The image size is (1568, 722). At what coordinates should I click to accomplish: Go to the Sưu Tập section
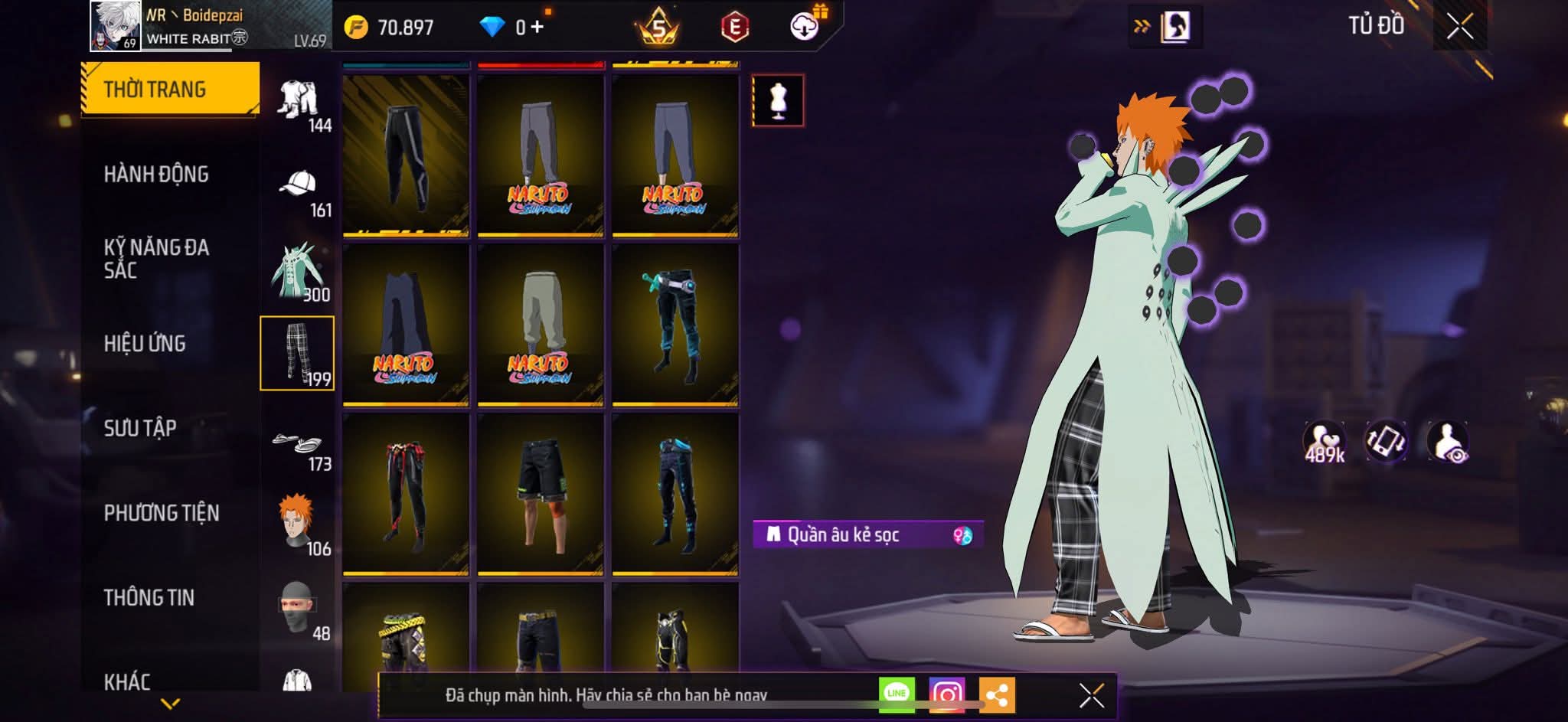(x=140, y=428)
